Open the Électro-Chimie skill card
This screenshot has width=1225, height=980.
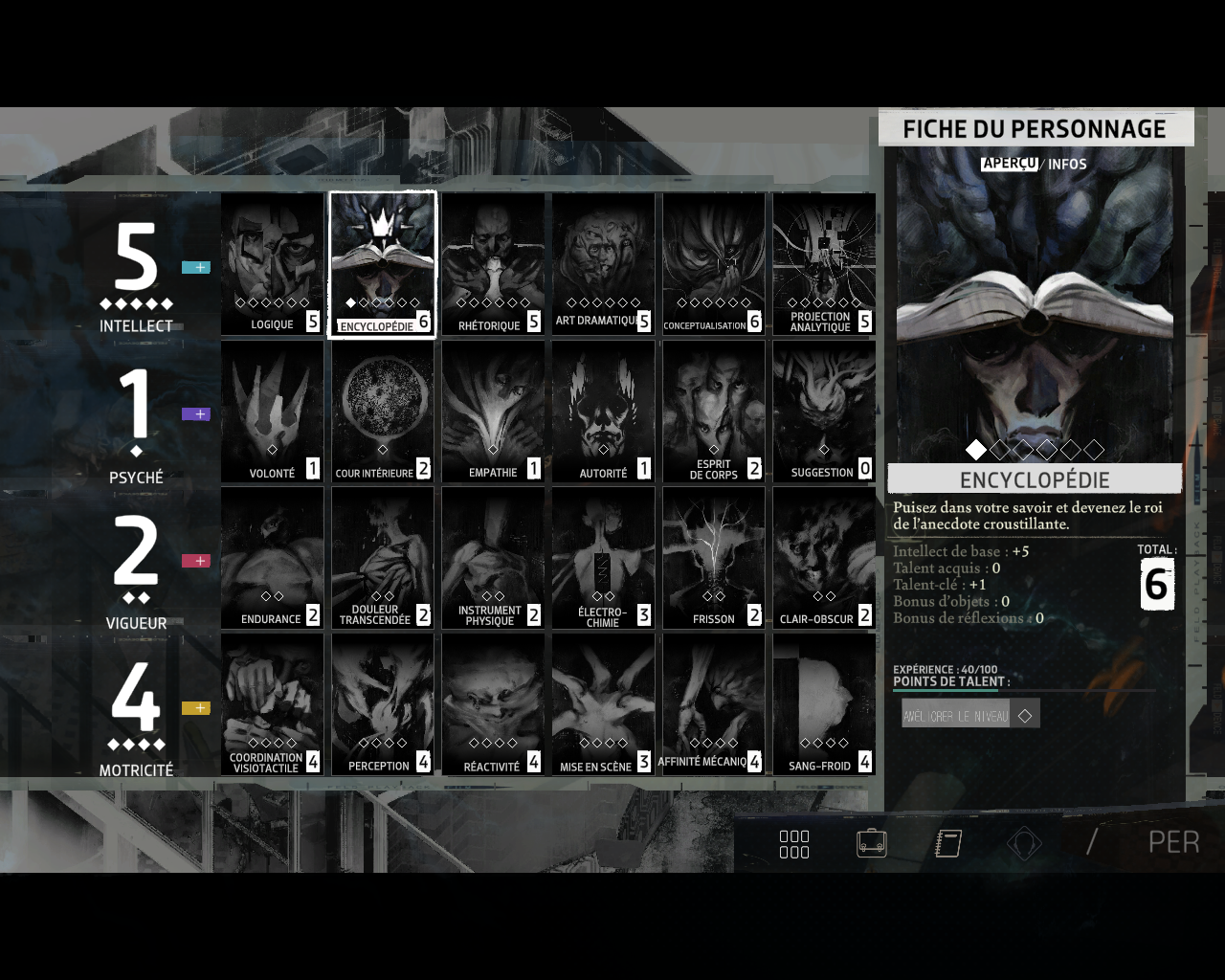point(603,558)
